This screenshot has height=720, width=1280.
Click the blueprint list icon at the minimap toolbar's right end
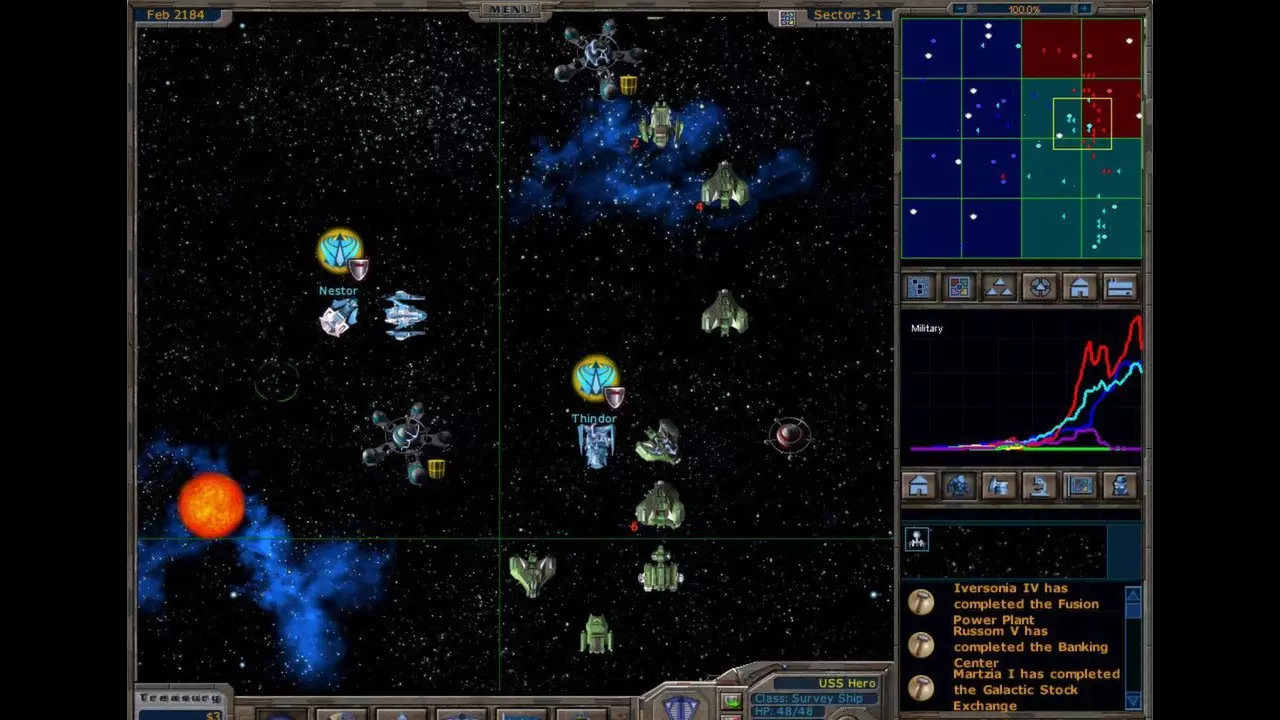pos(1118,288)
